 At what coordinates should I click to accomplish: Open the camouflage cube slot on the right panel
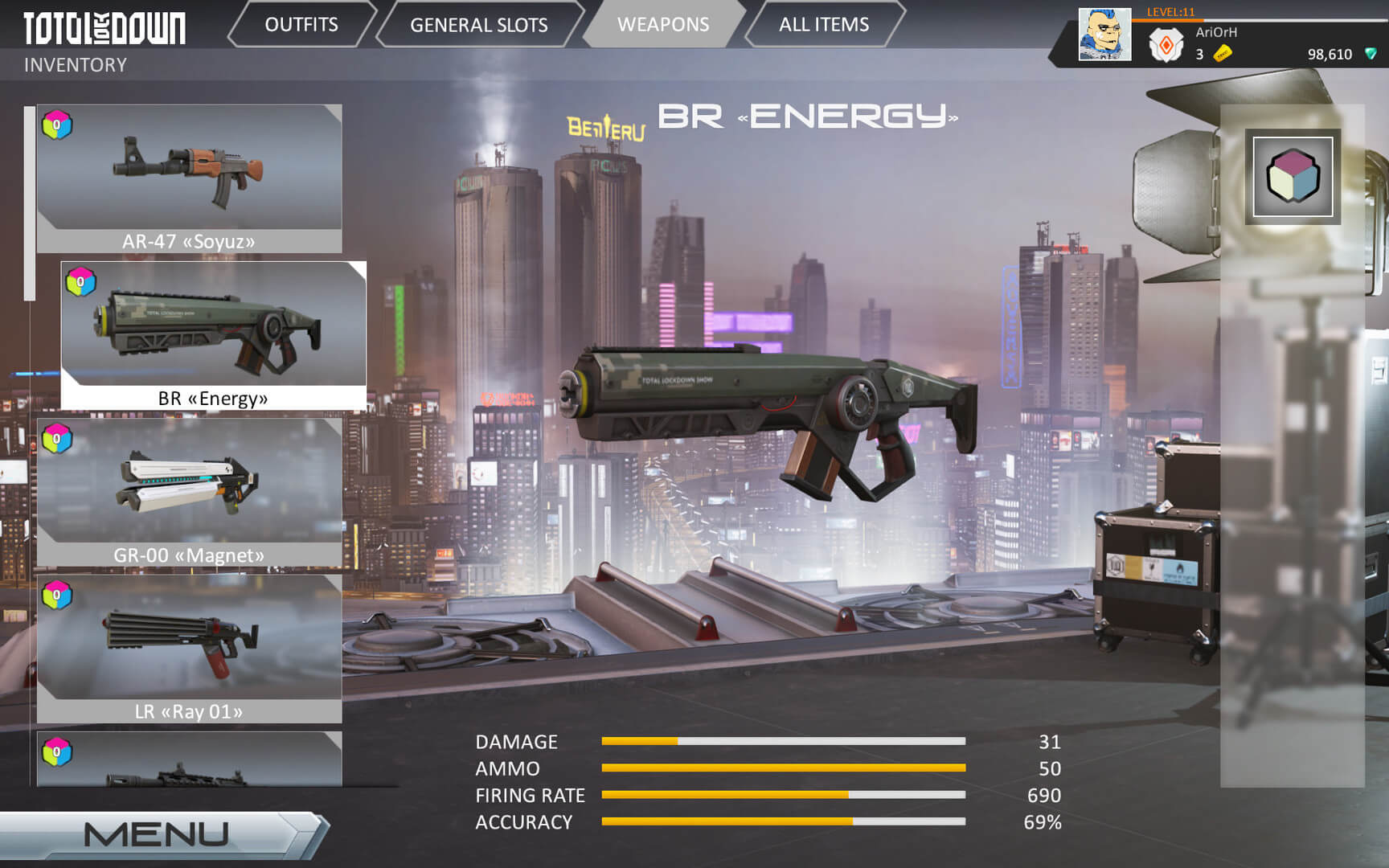(x=1293, y=178)
